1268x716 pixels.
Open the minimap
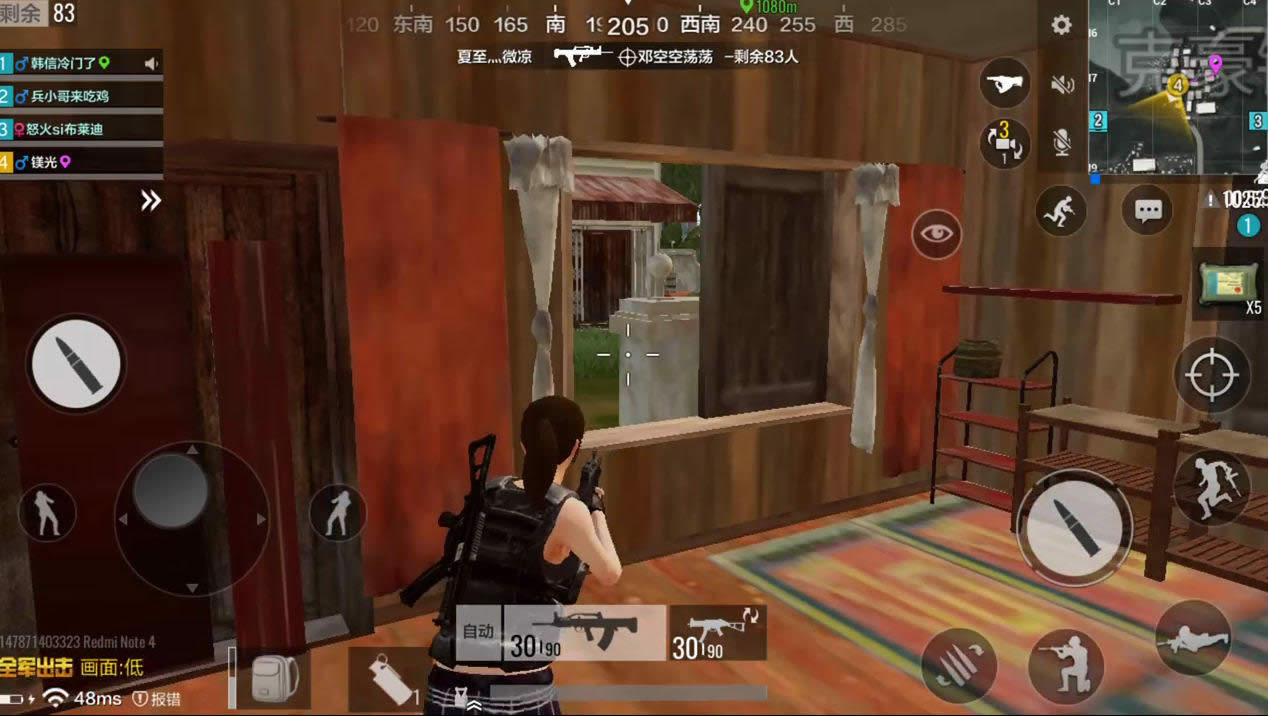(1177, 88)
